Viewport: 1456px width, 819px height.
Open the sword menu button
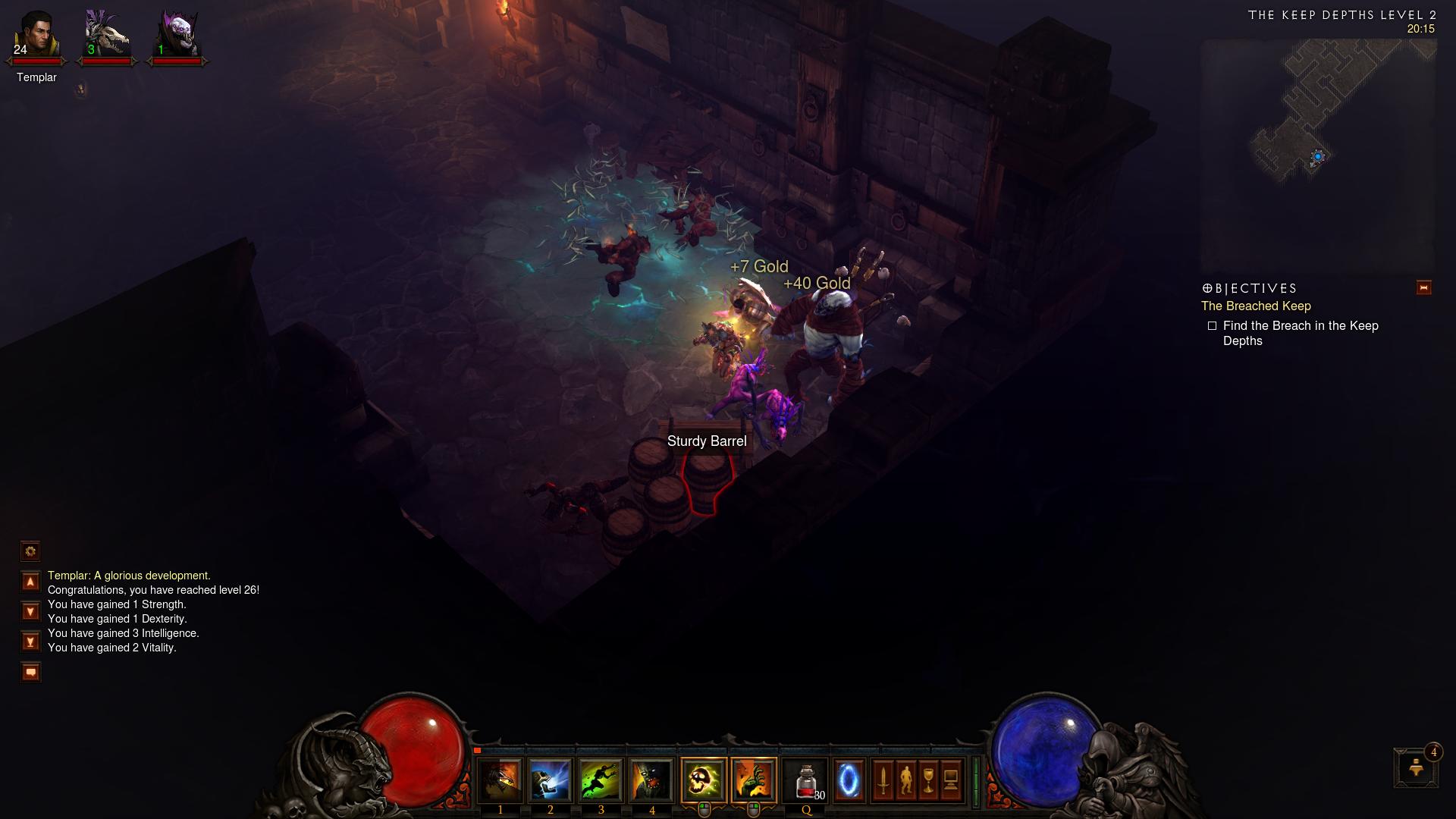(883, 780)
